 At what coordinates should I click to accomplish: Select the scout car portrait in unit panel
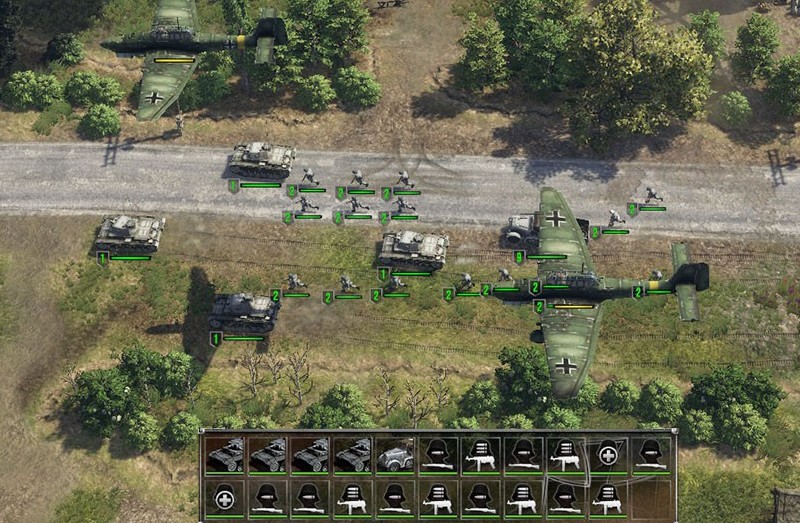tap(395, 455)
